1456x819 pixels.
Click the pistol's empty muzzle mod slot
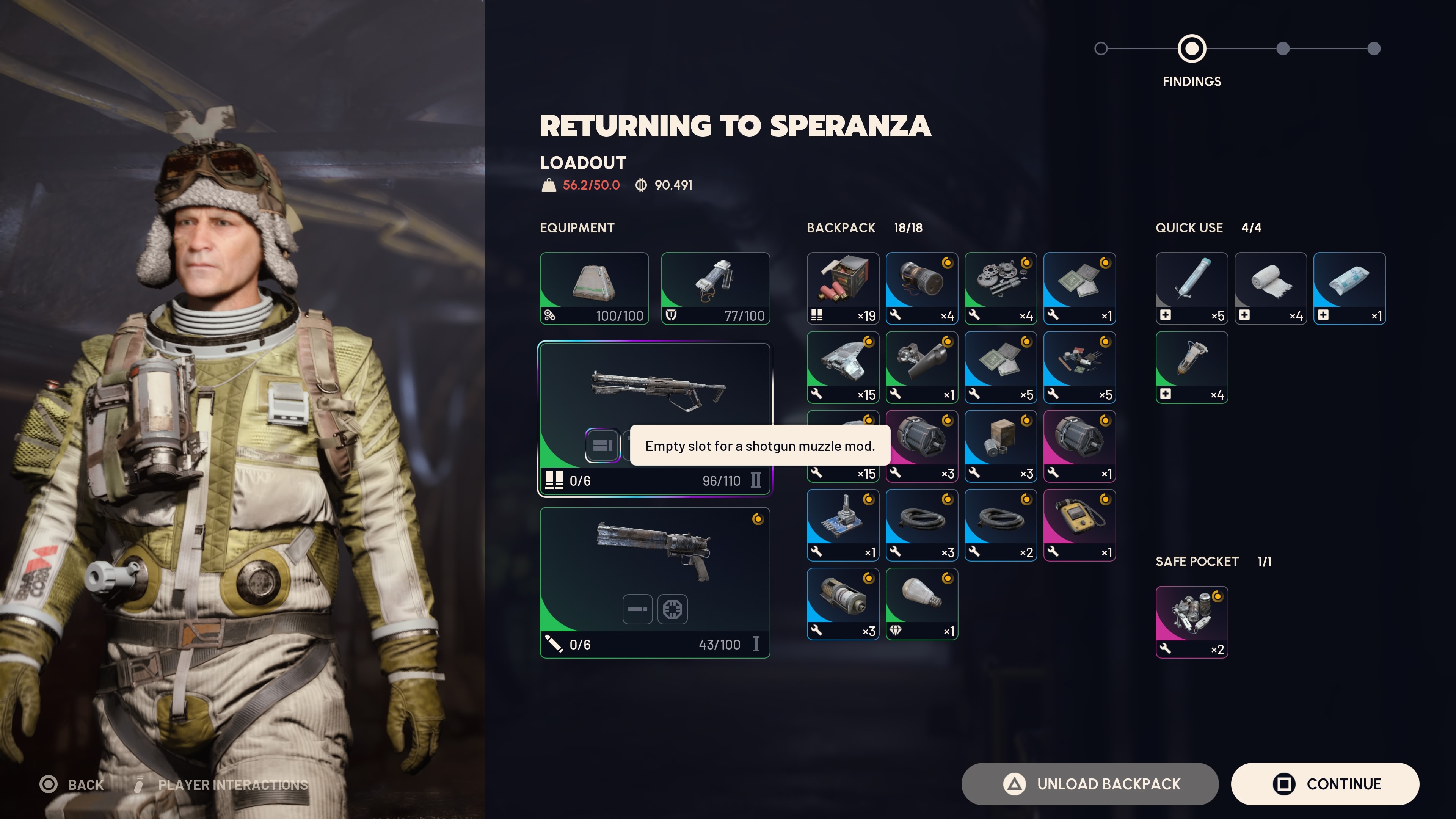pyautogui.click(x=637, y=609)
